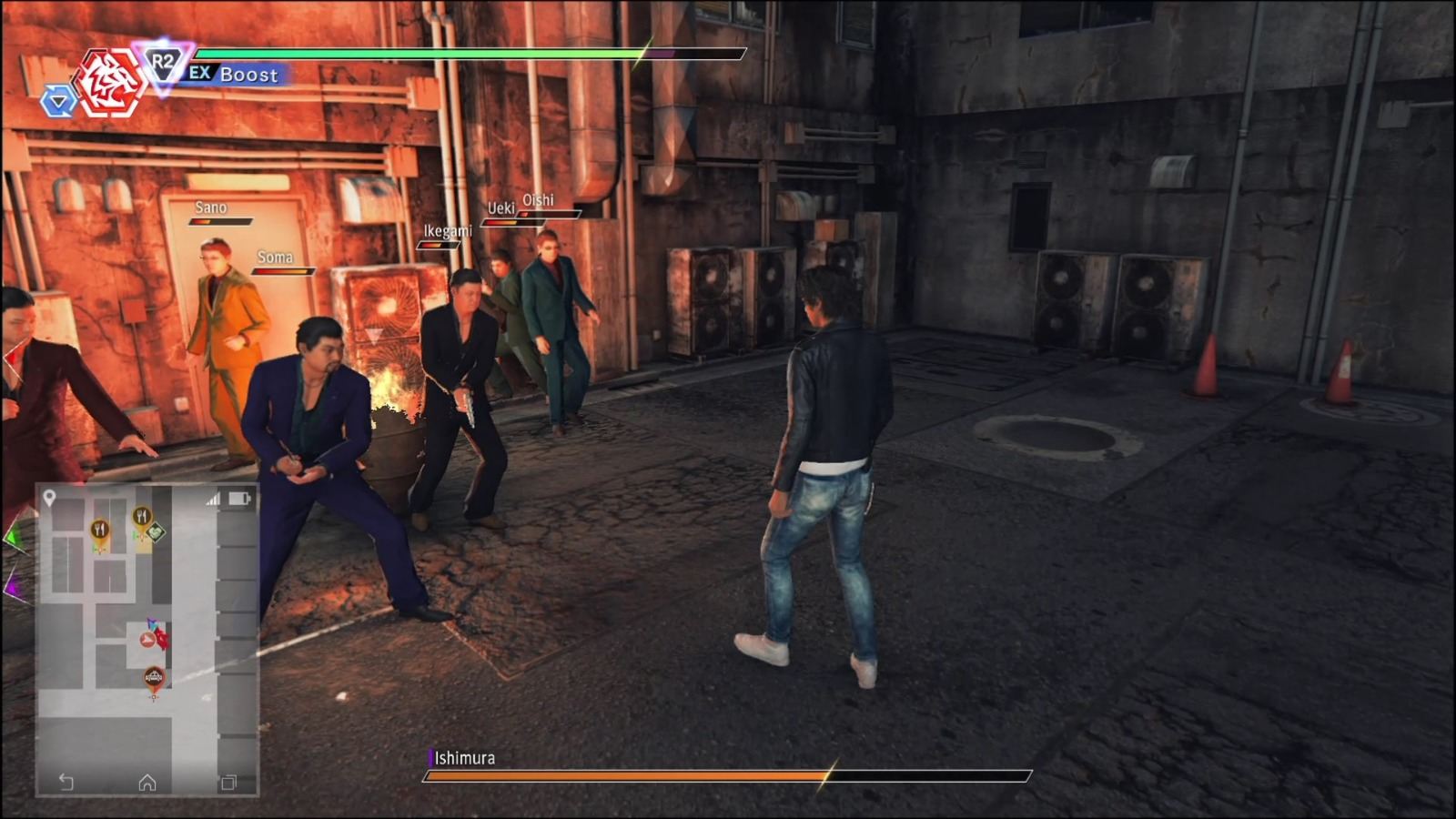The image size is (1456, 819).
Task: Click the home button under the minimap
Action: [147, 783]
